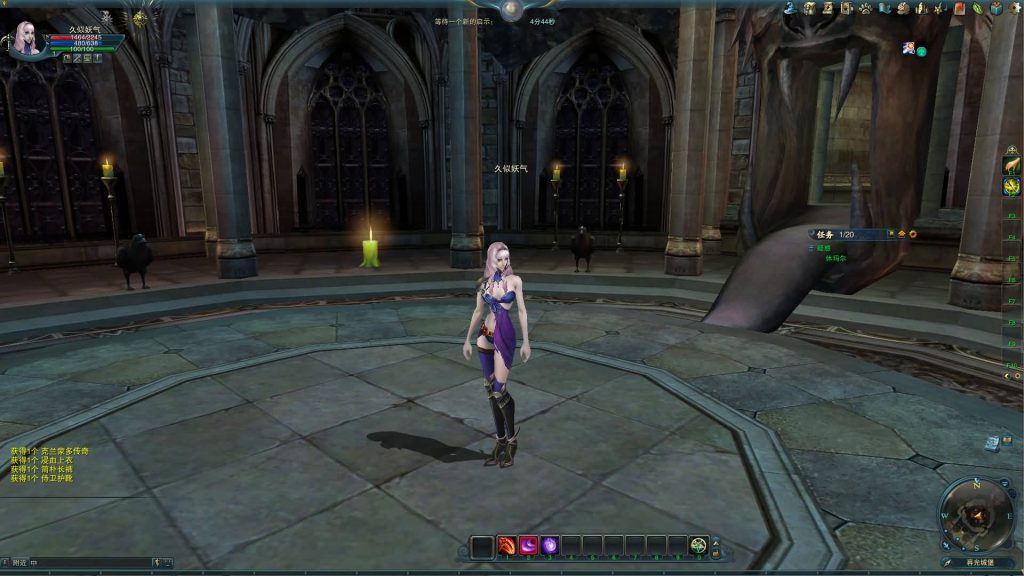Screen dimensions: 1024x576
Task: Click the hotbar page-up arrow
Action: [715, 541]
